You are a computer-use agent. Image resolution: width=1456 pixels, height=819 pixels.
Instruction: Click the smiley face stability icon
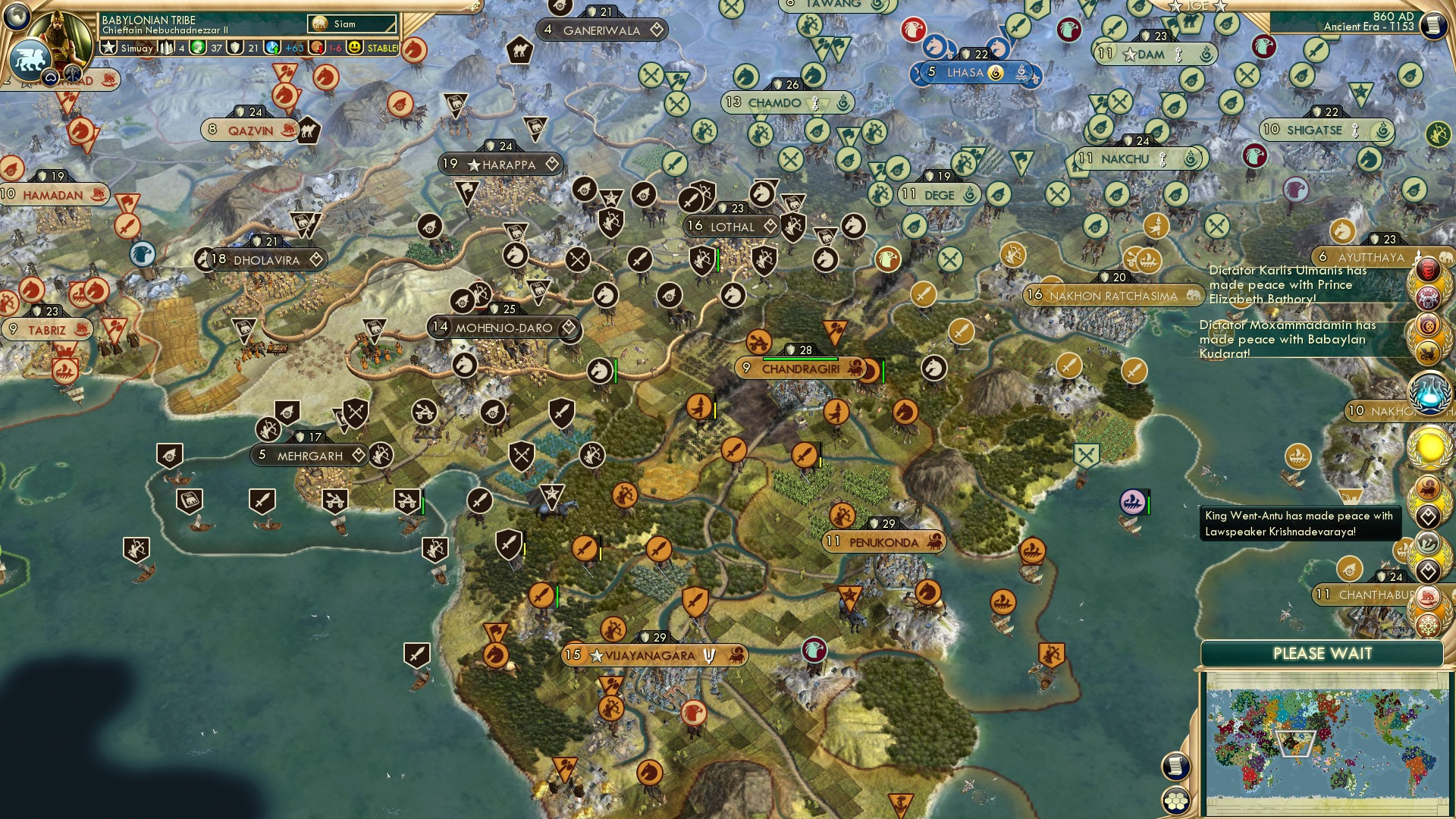(x=355, y=48)
